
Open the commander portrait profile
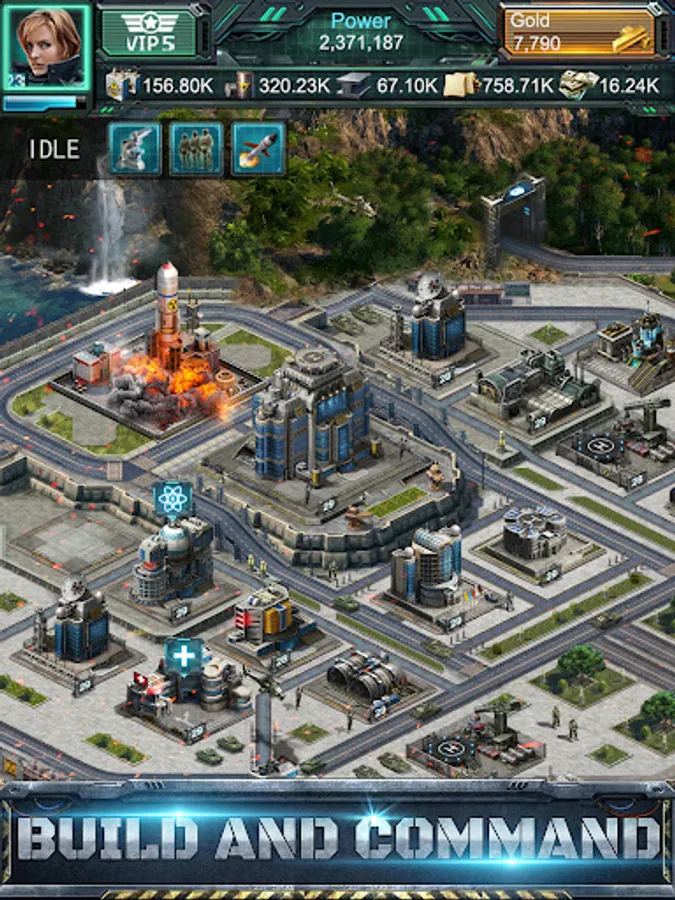click(x=46, y=46)
